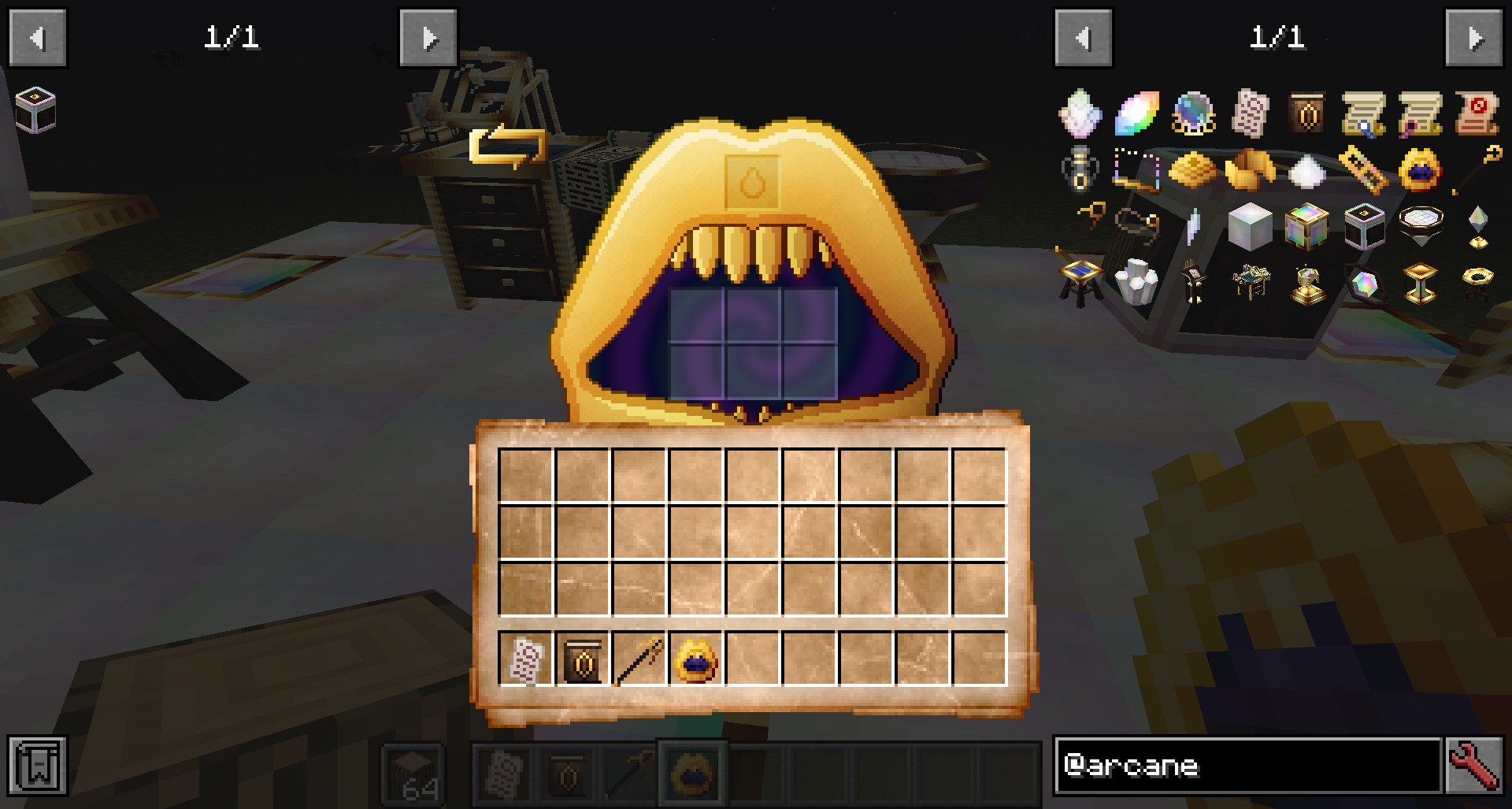Go to next item list page
The width and height of the screenshot is (1512, 809).
(1474, 38)
